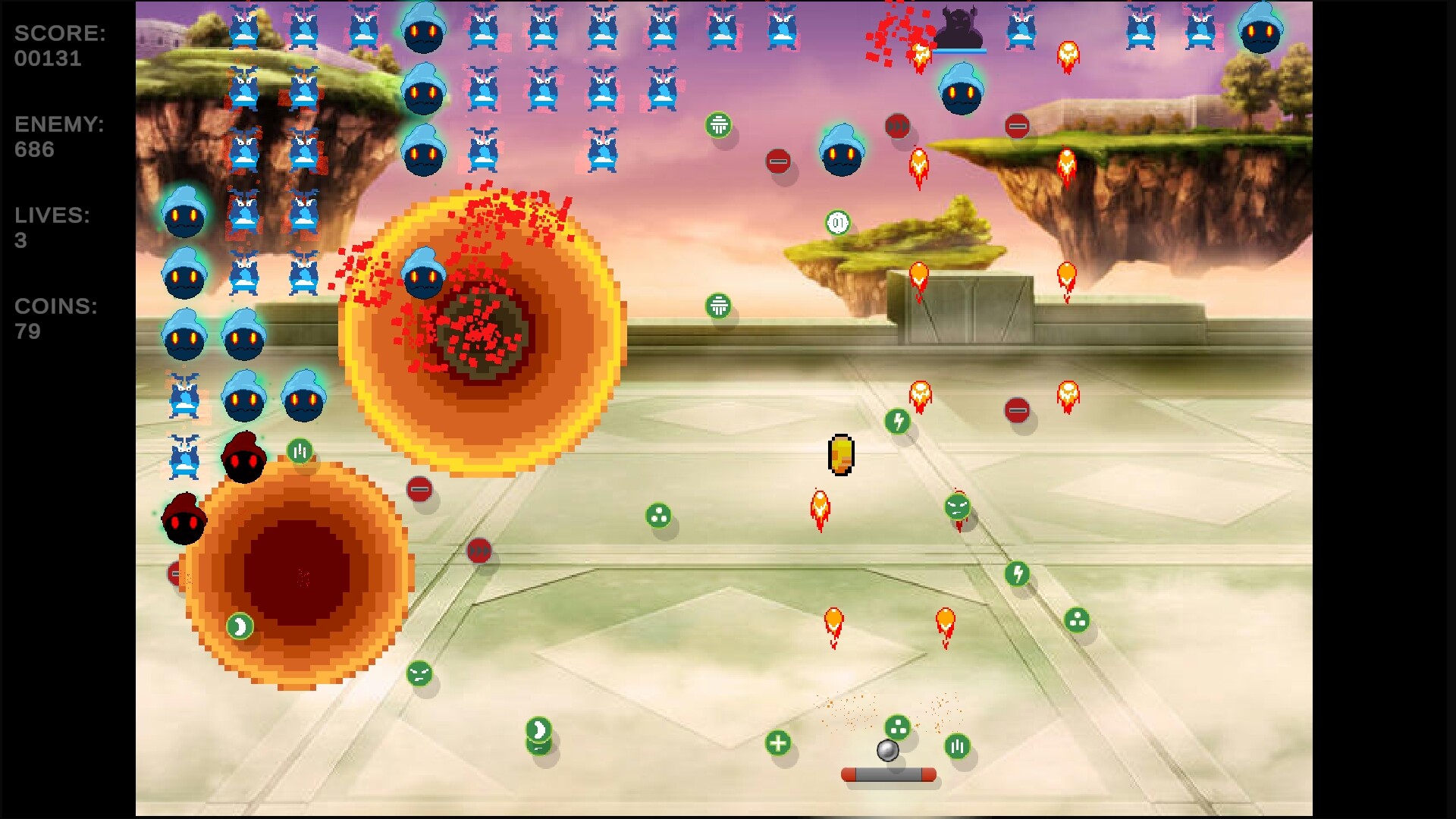Click the red fast-forward debuff orb
This screenshot has width=1456, height=819.
(898, 127)
